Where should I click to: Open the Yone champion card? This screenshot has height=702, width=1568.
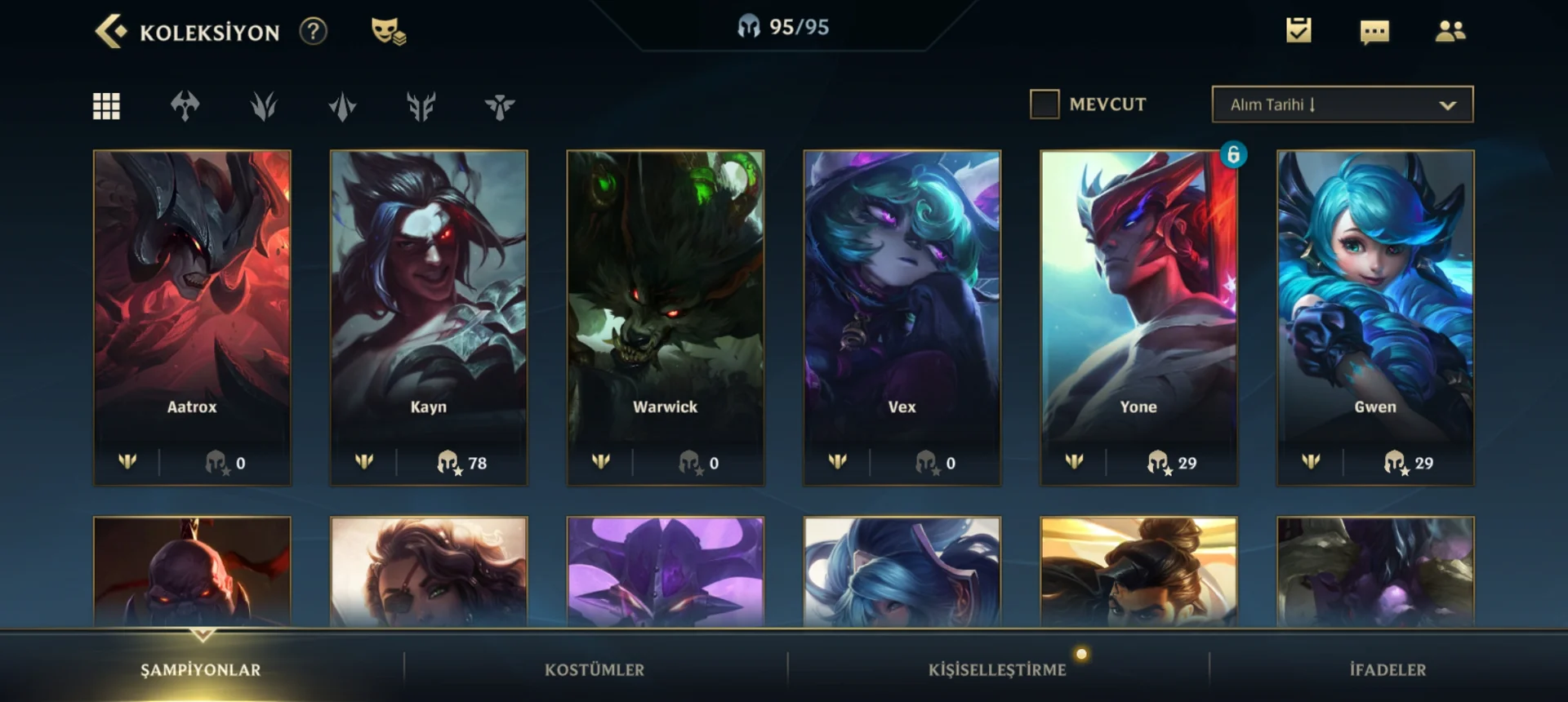pyautogui.click(x=1138, y=317)
